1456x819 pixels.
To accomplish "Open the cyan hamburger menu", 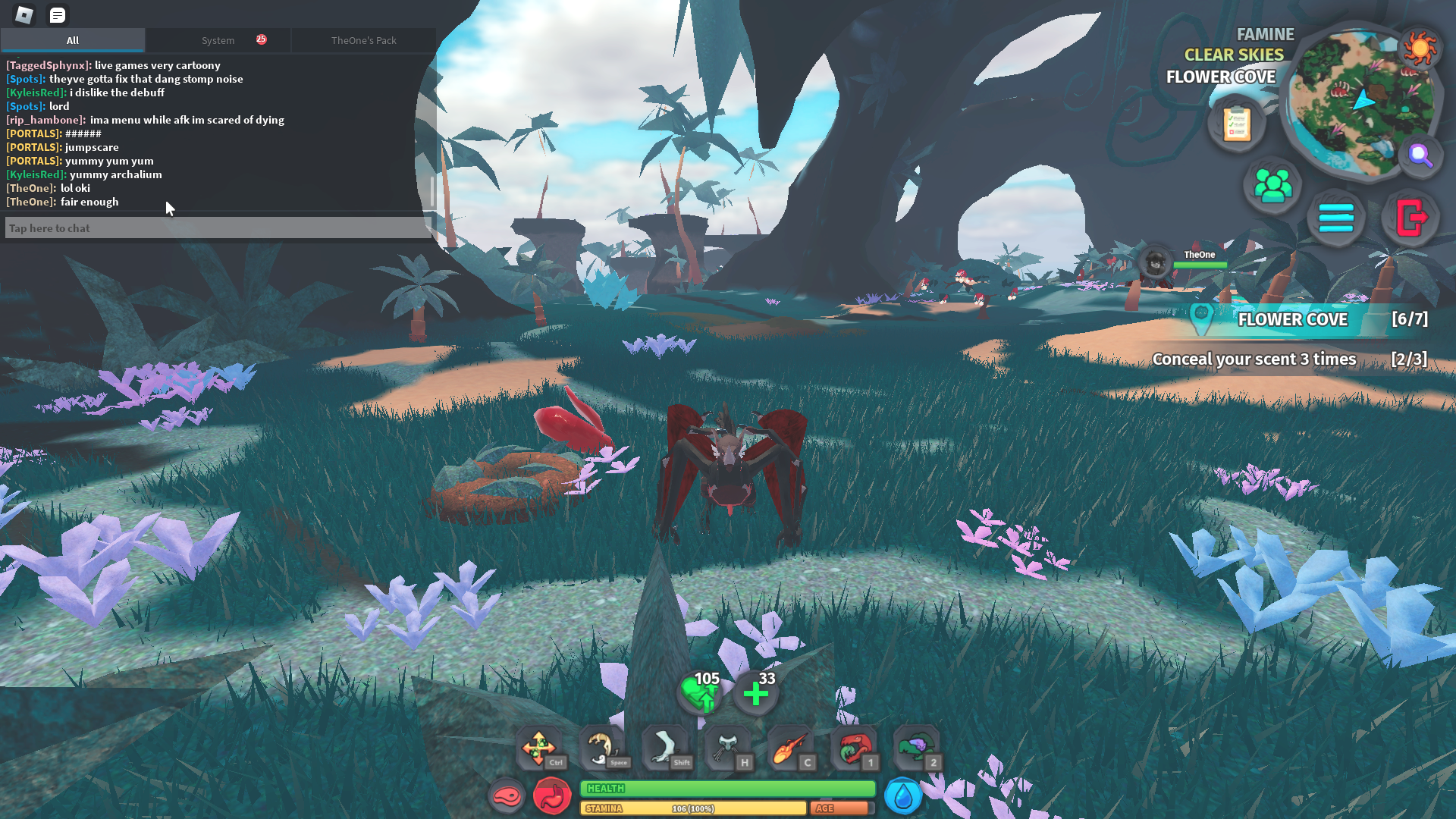I will coord(1336,218).
